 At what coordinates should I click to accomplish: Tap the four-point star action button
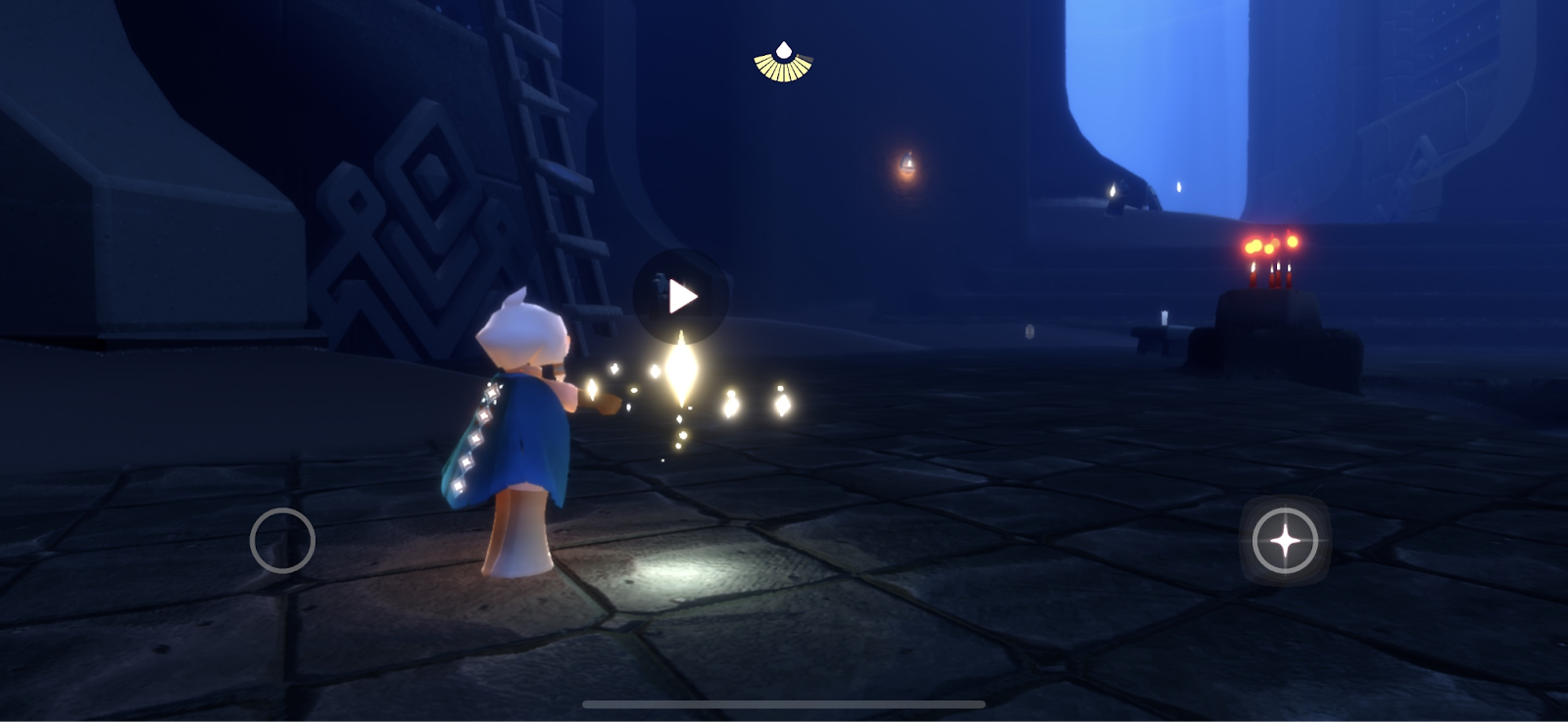pyautogui.click(x=1285, y=540)
